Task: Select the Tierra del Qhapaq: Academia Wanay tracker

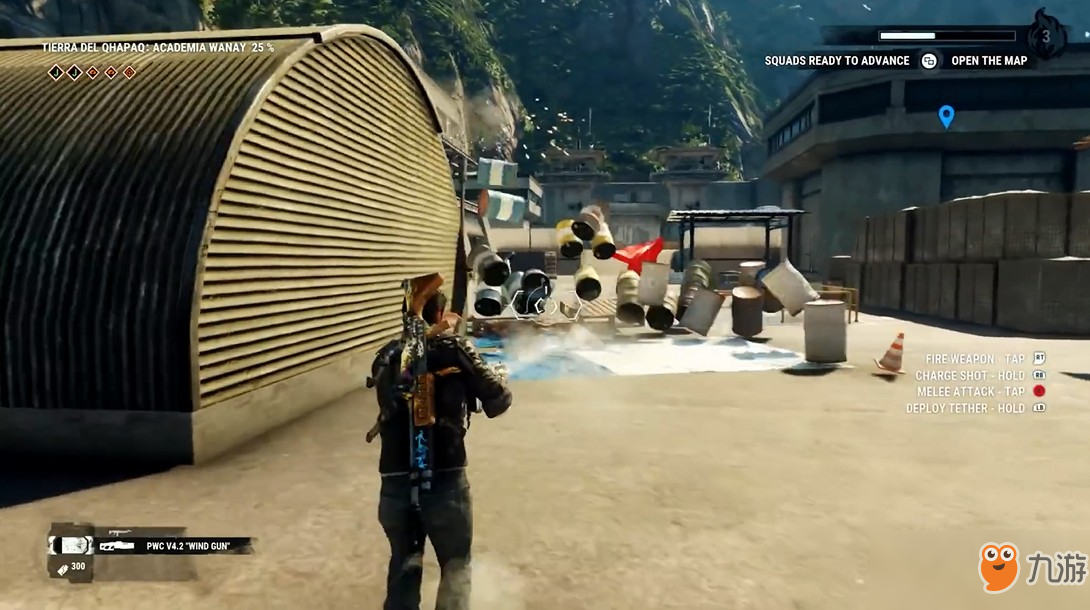Action: click(157, 47)
